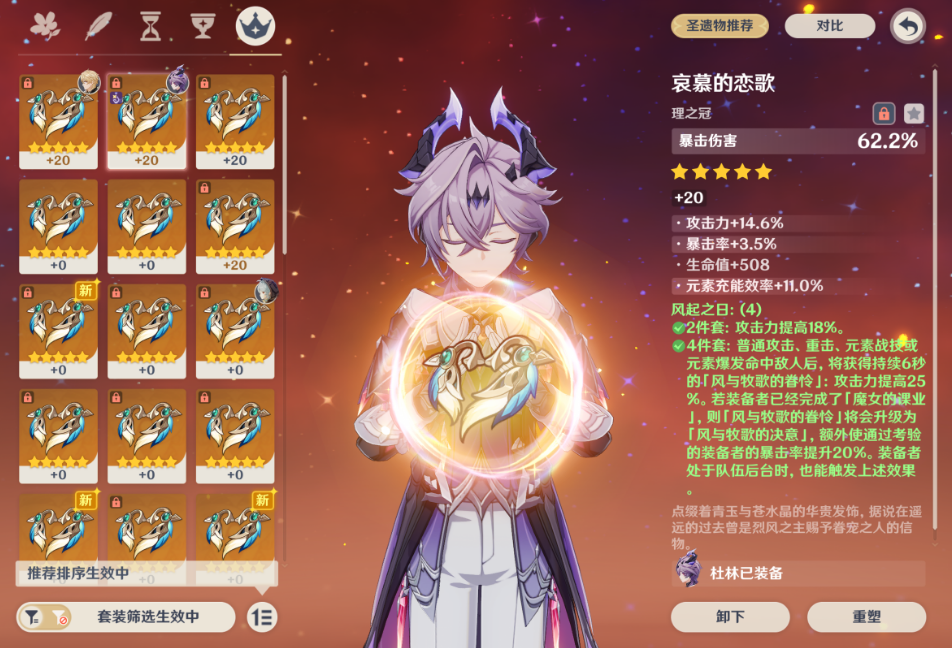
Task: Toggle the lock on 哀慕的恋歌
Action: tap(883, 113)
